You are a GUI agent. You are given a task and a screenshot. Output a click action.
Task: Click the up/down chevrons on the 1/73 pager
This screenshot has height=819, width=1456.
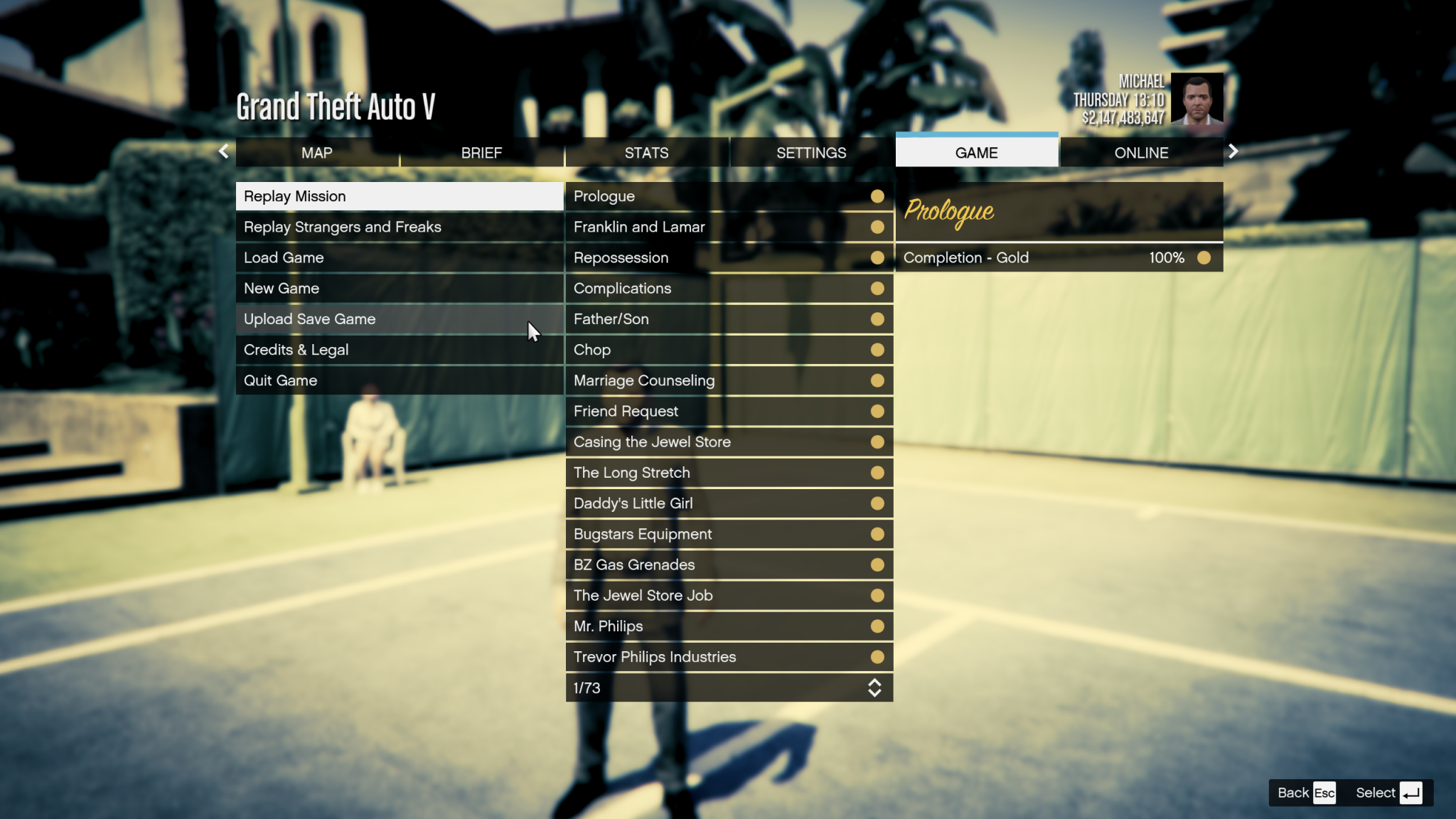click(x=877, y=687)
